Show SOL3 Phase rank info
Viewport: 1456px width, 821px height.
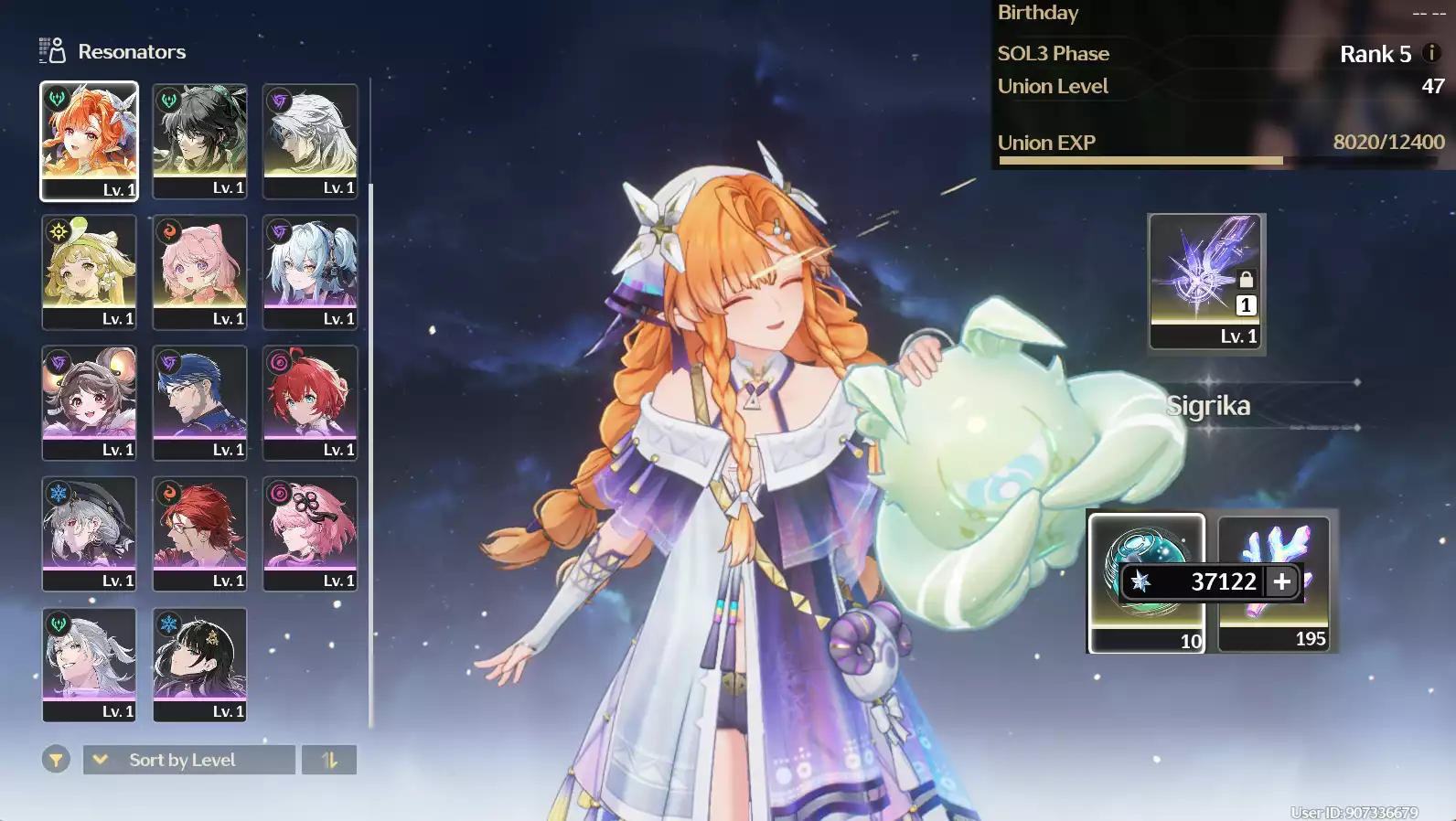tap(1432, 53)
